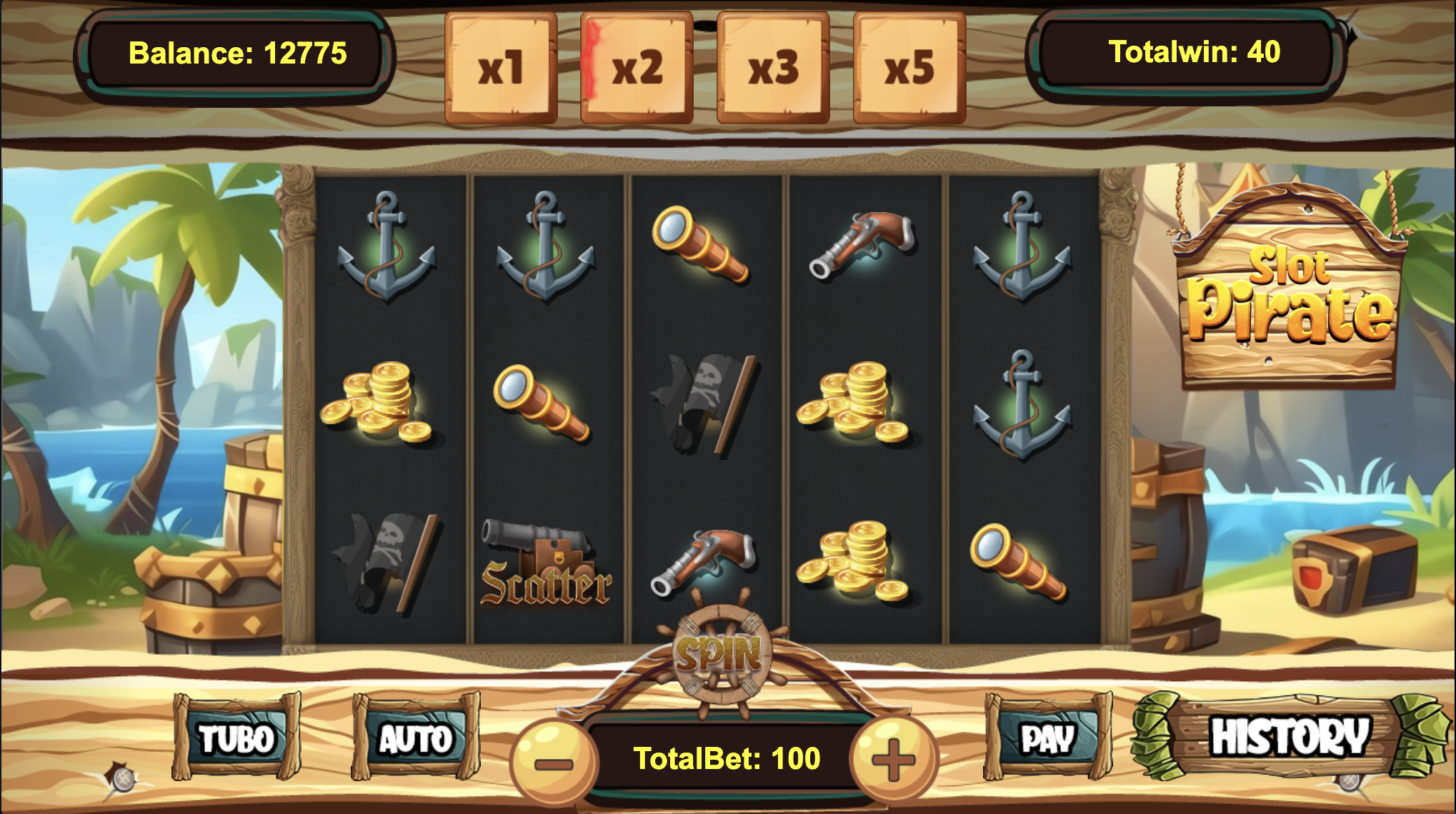Open the PAY table
The height and width of the screenshot is (814, 1456).
1047,738
